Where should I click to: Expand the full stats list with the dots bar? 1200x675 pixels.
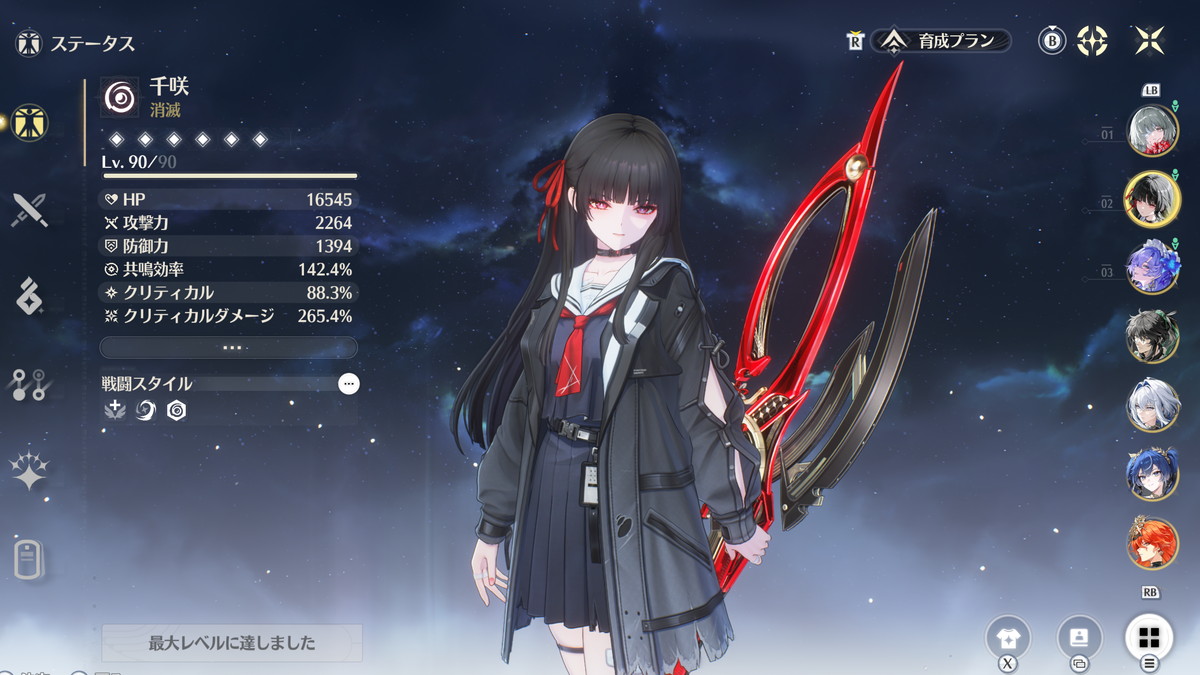[229, 348]
